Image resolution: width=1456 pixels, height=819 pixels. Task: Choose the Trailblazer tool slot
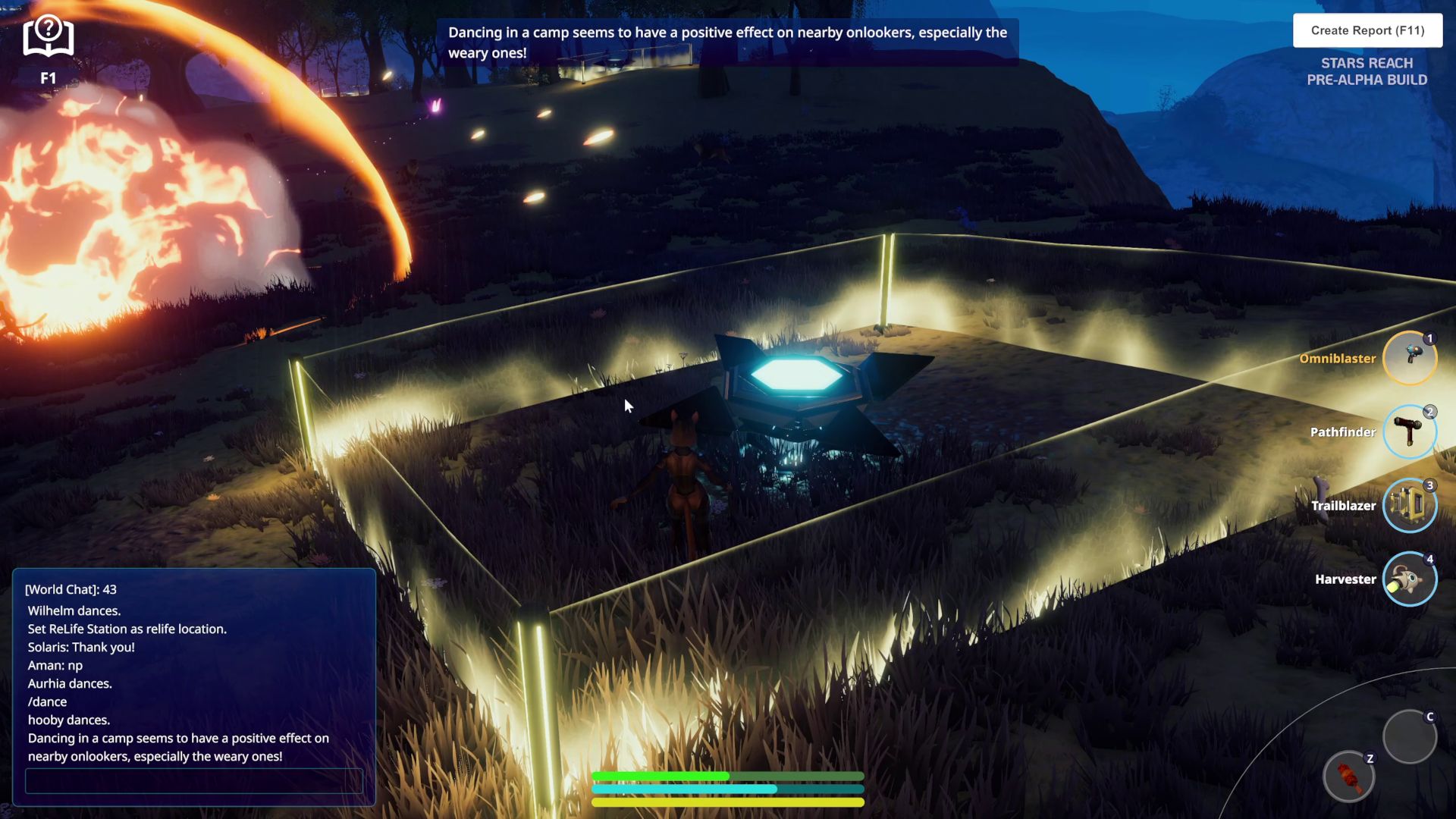(x=1409, y=505)
